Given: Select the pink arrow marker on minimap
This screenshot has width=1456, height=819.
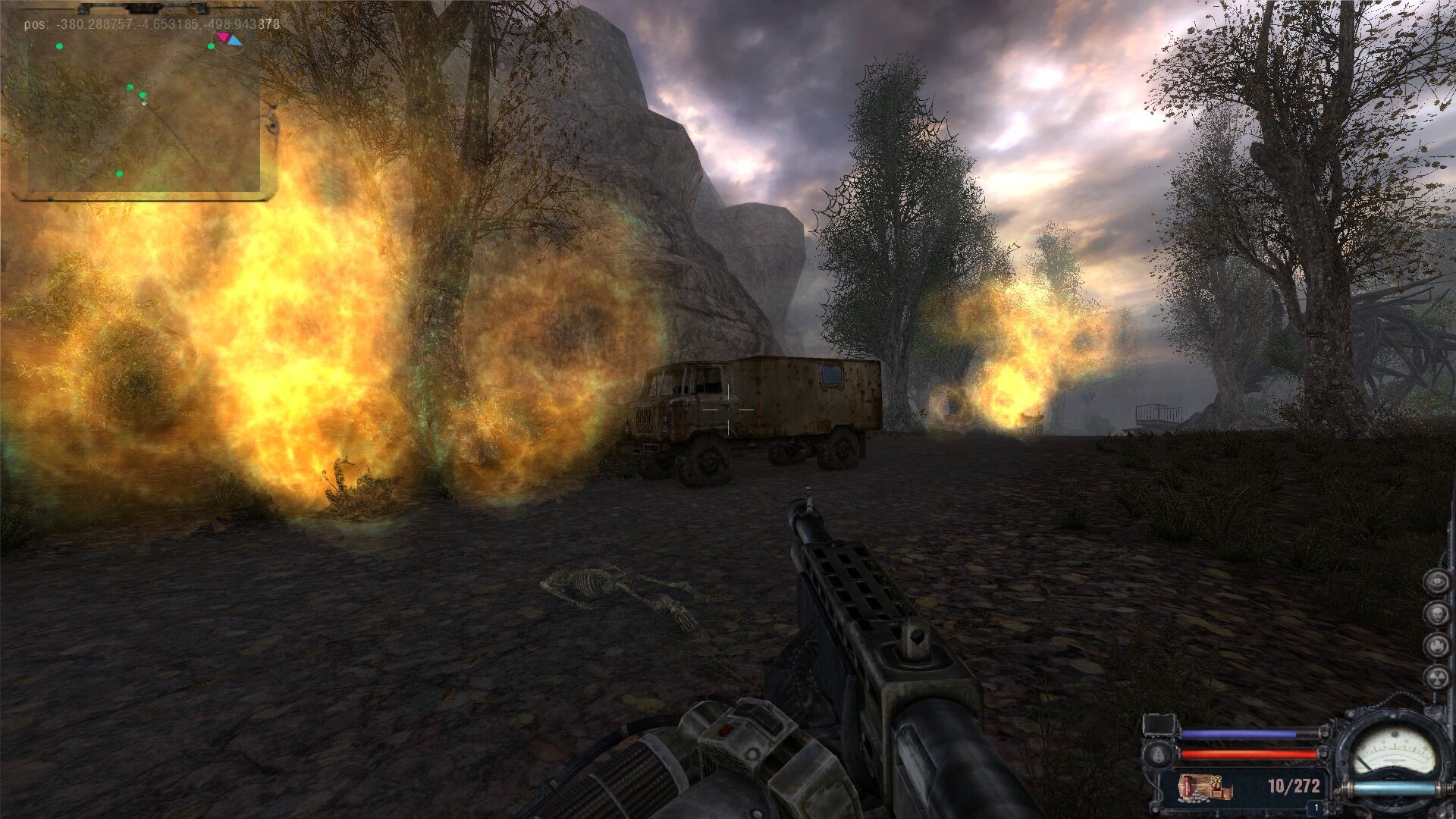Looking at the screenshot, I should (x=222, y=36).
